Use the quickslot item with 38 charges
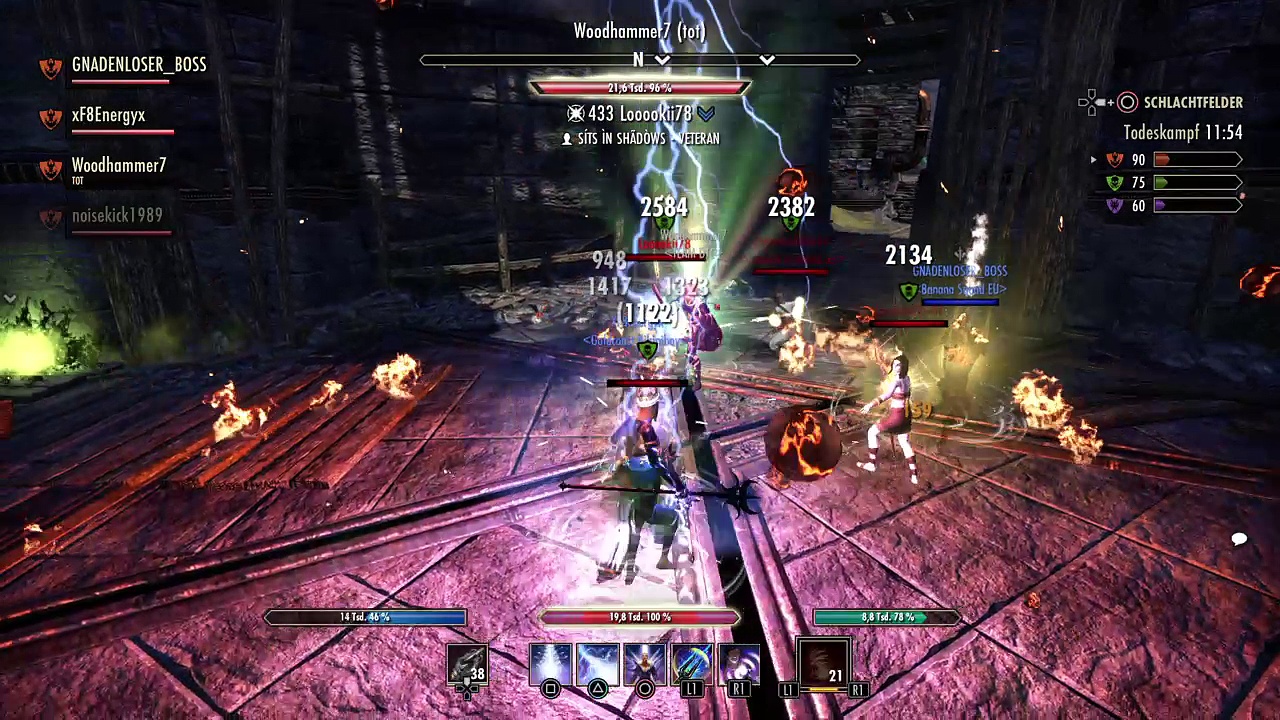 point(467,664)
